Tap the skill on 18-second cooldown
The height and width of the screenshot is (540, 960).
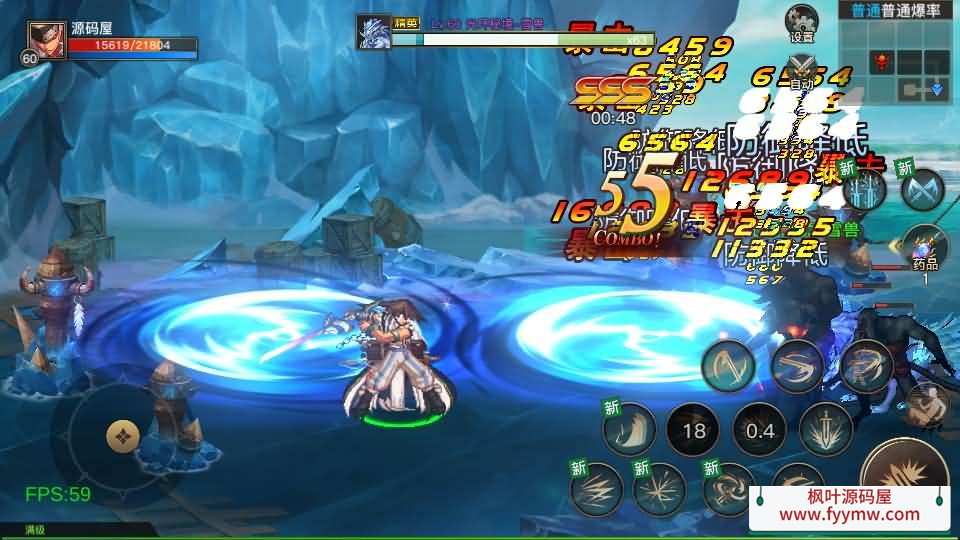tap(693, 431)
